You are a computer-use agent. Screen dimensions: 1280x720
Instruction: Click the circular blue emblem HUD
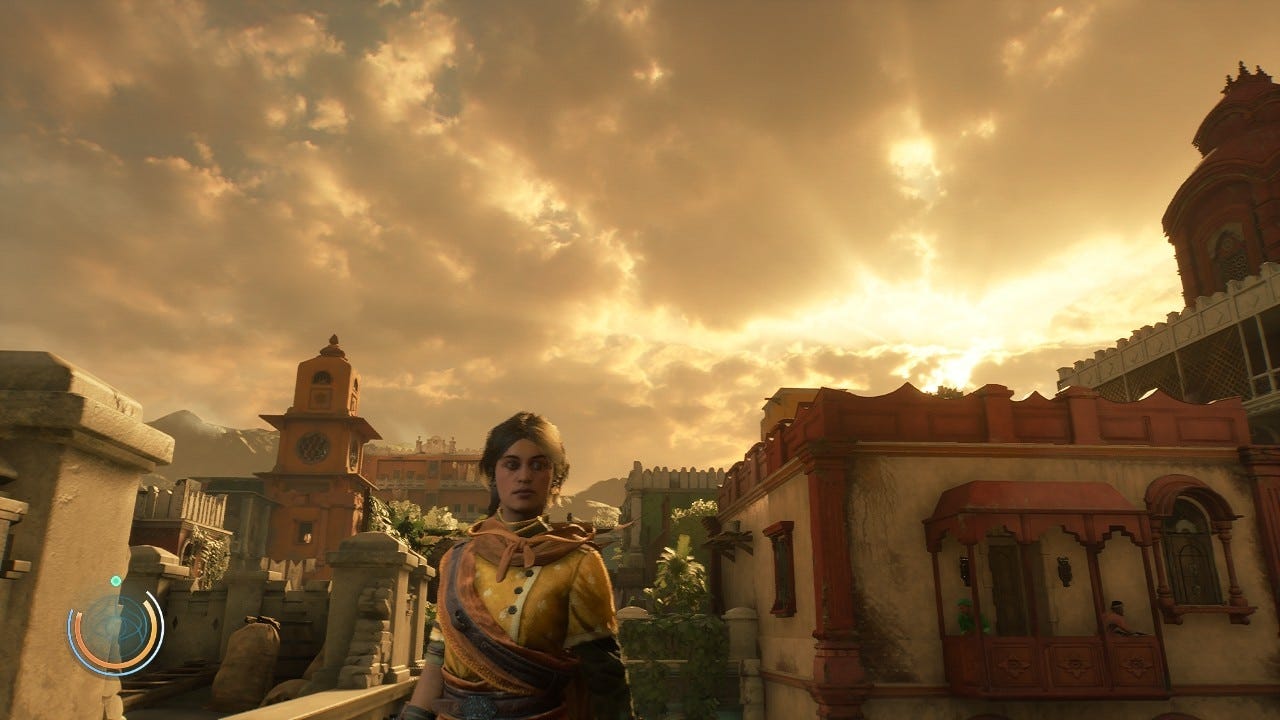point(114,632)
